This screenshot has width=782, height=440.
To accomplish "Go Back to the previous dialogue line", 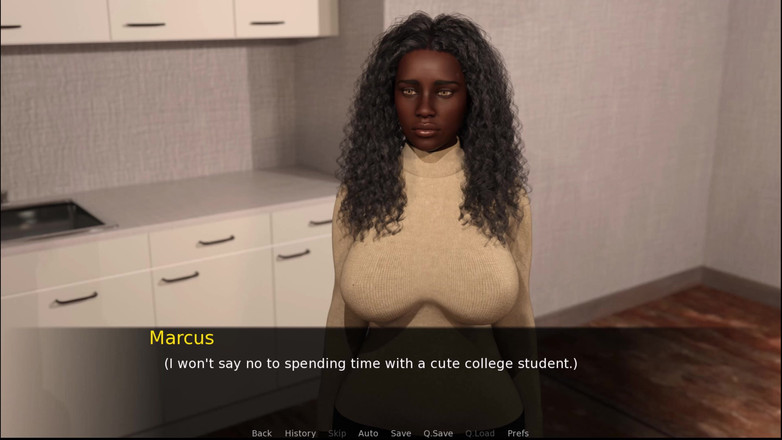I will 261,433.
